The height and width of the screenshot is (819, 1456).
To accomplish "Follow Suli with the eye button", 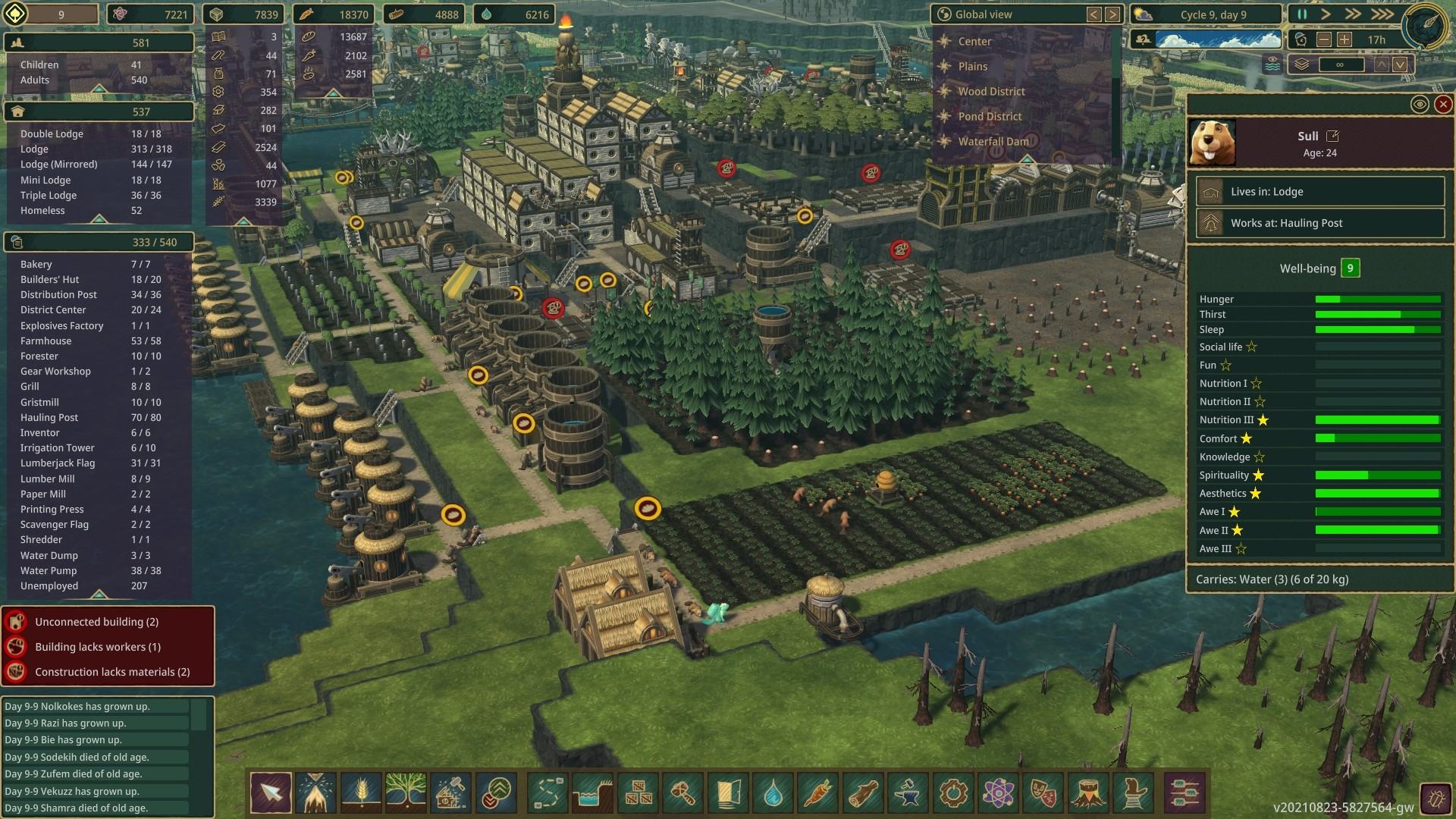I will (x=1420, y=105).
